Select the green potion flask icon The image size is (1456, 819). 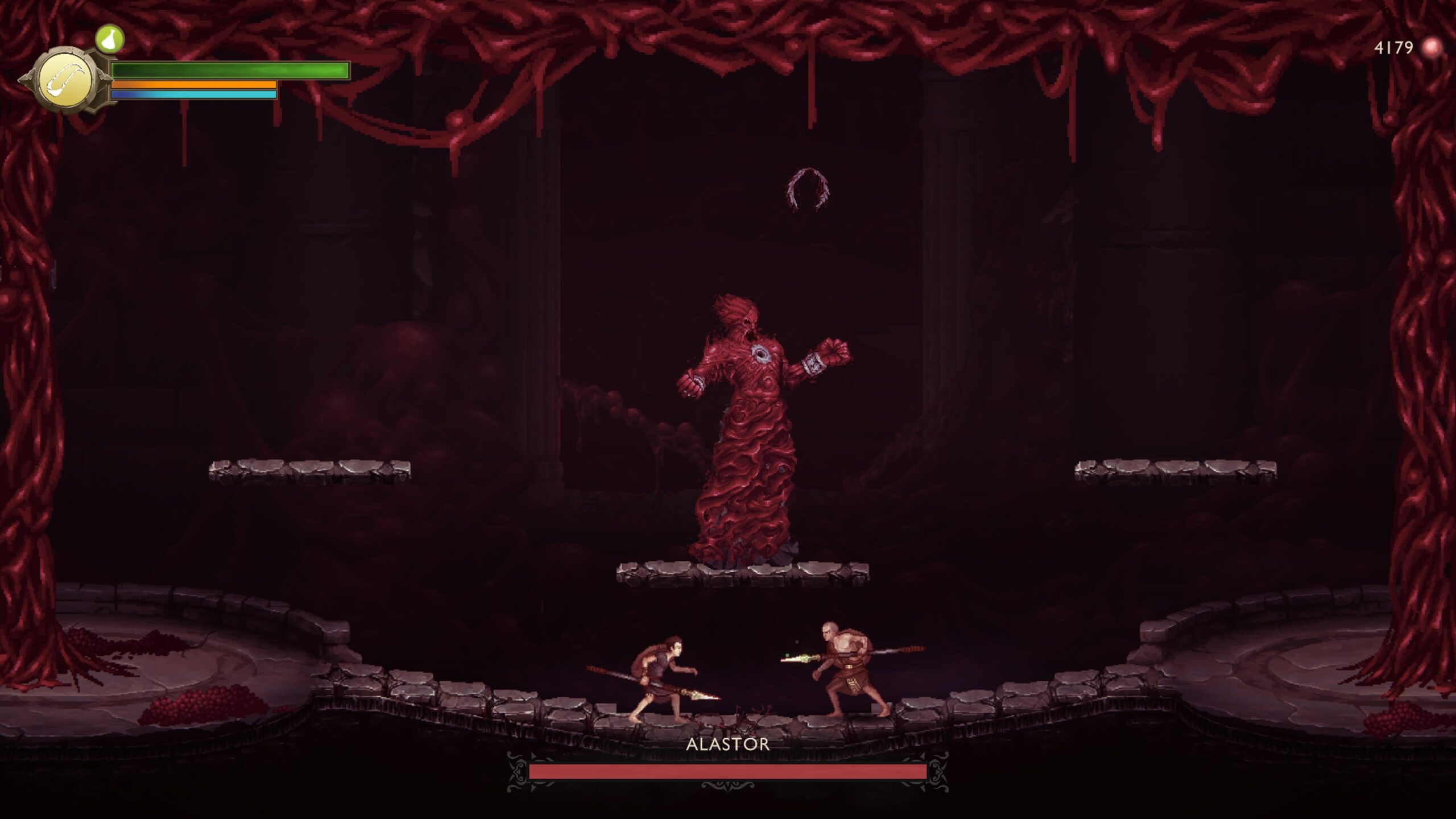110,39
